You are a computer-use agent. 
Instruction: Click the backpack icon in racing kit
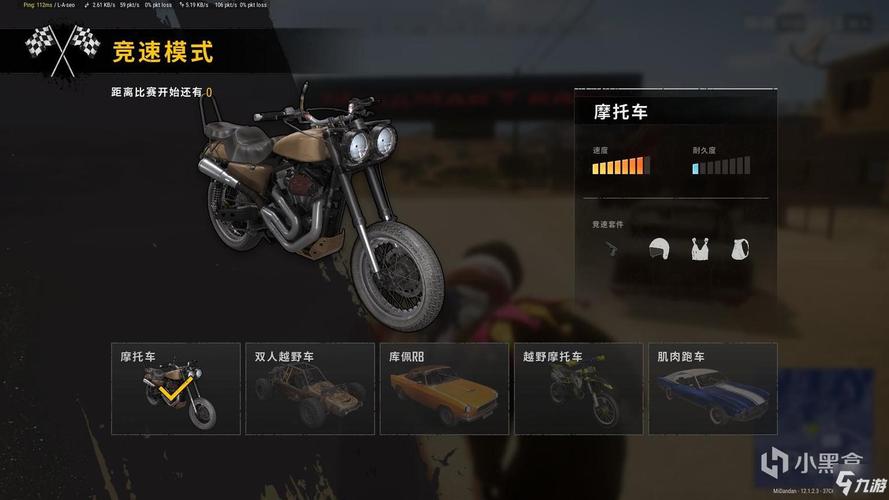[741, 249]
